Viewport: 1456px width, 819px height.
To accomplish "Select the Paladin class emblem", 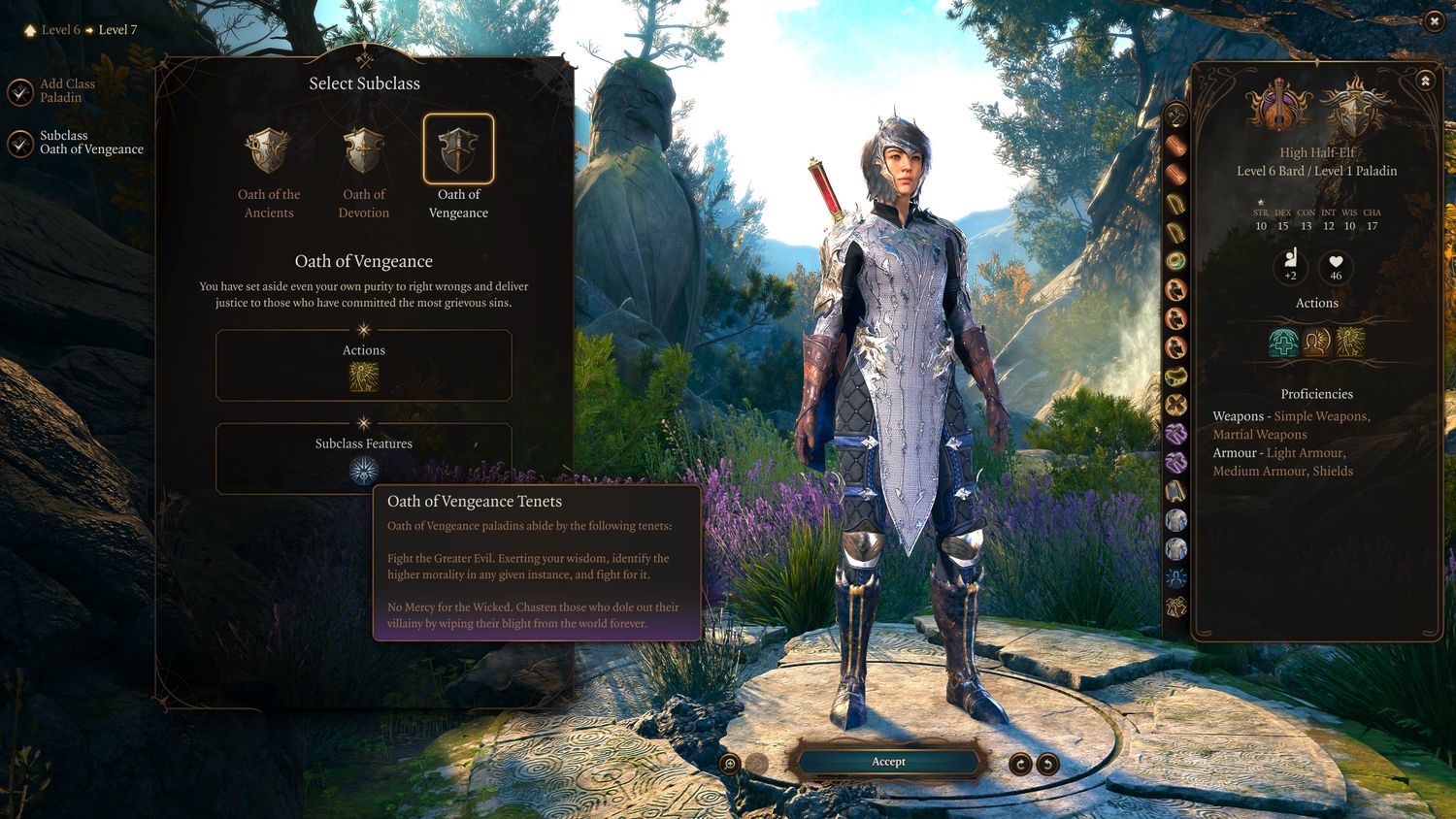I will (x=1354, y=107).
